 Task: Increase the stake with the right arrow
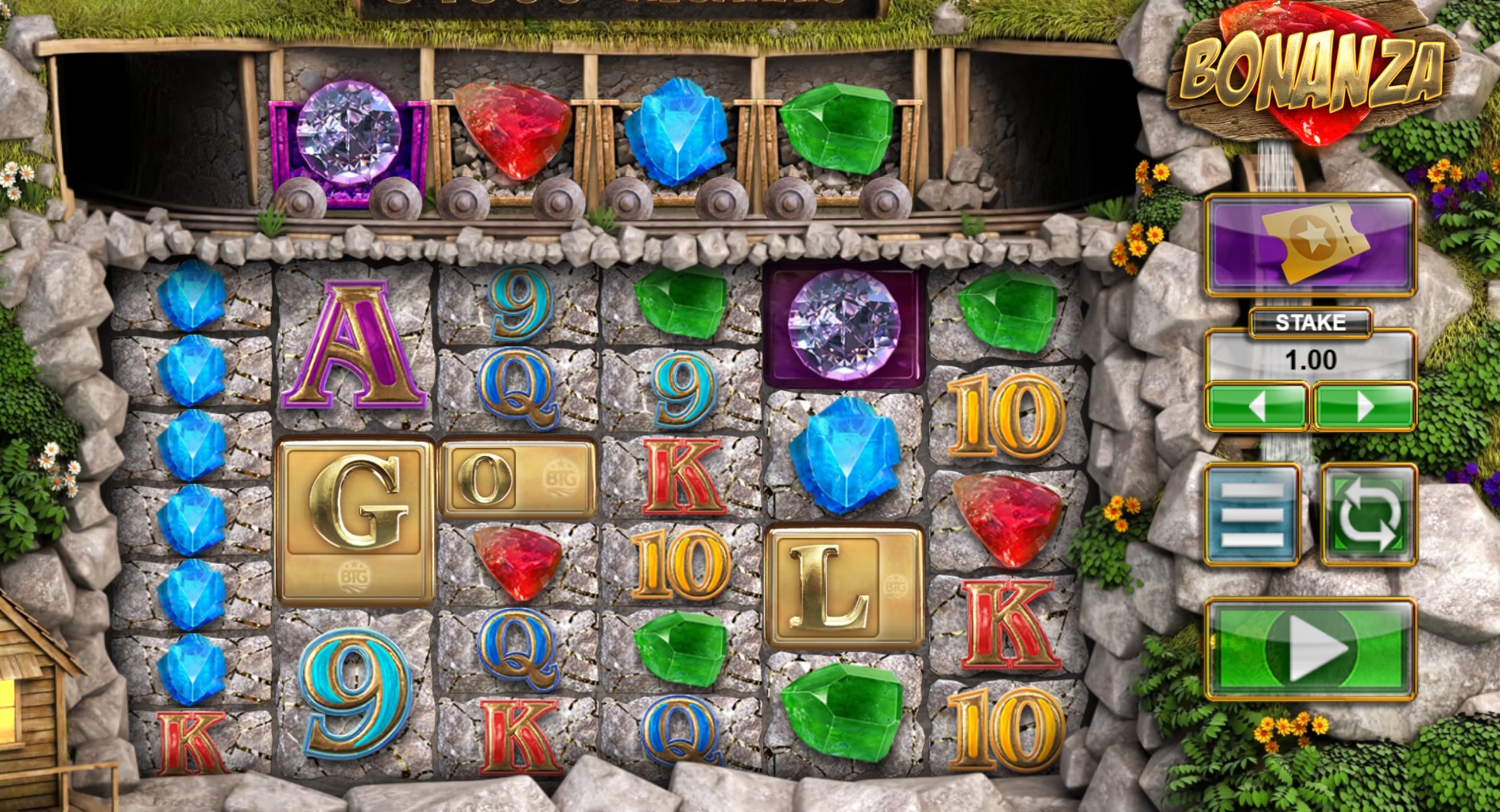[1364, 407]
